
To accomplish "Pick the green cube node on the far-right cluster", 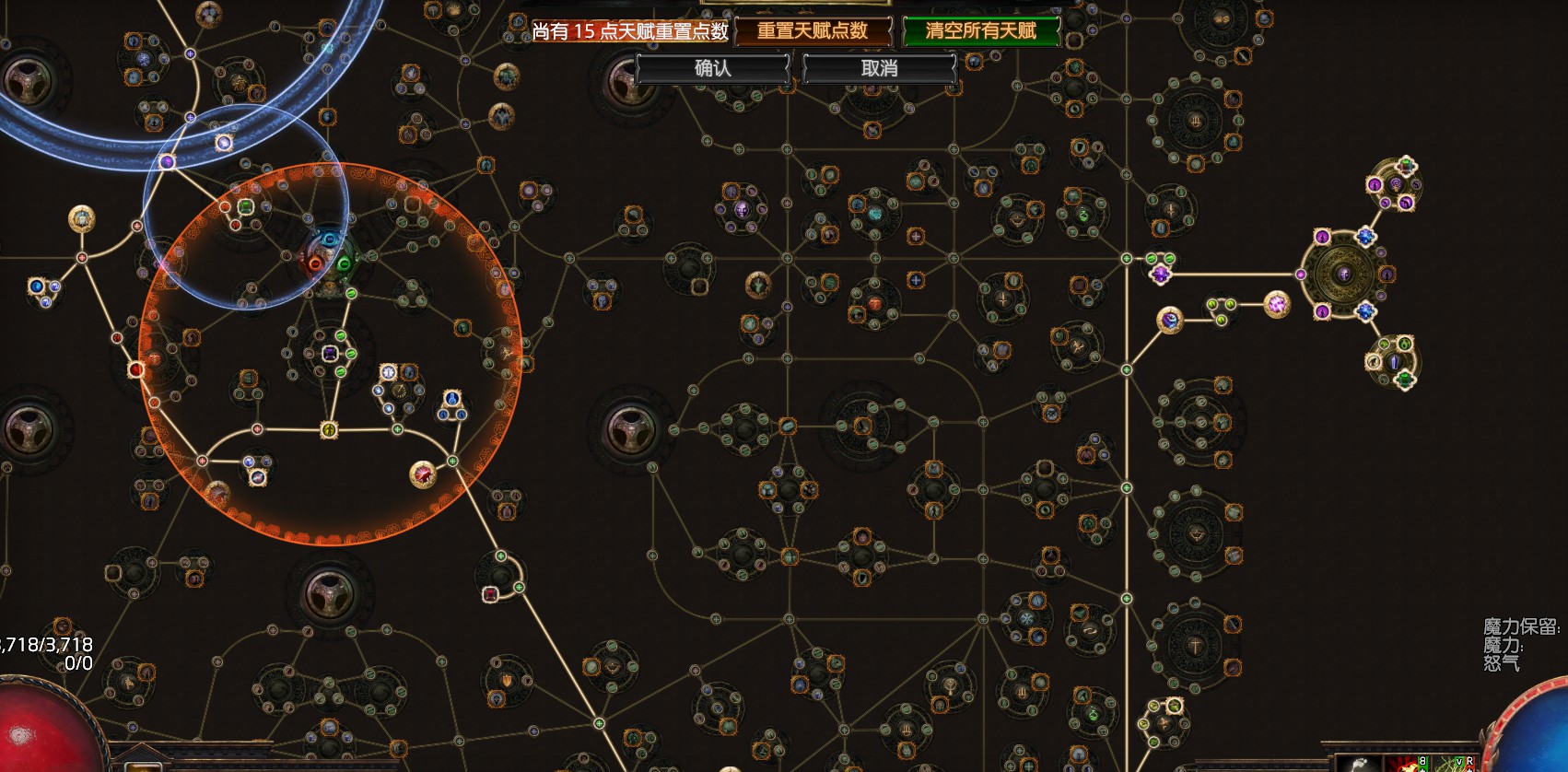I will pyautogui.click(x=1406, y=166).
